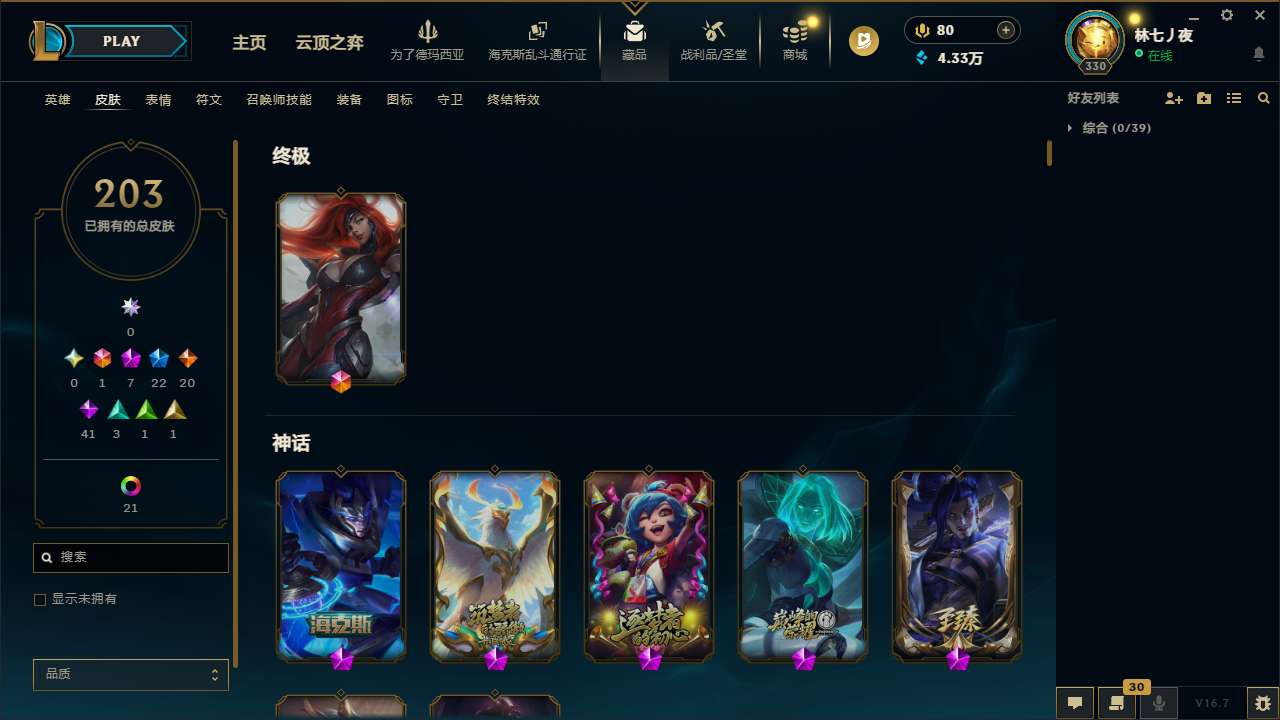Click the PLAY button
Viewport: 1280px width, 720px height.
coord(121,41)
